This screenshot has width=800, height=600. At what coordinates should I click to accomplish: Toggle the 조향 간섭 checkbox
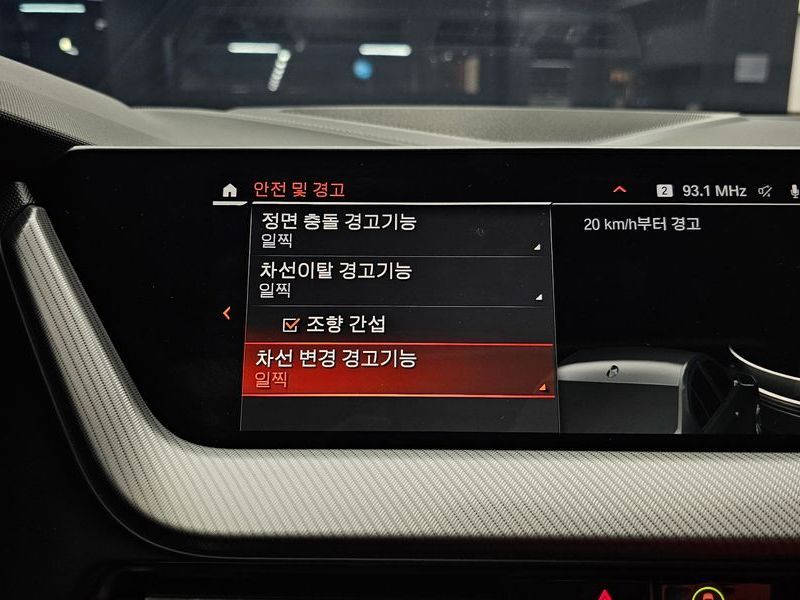[x=292, y=324]
